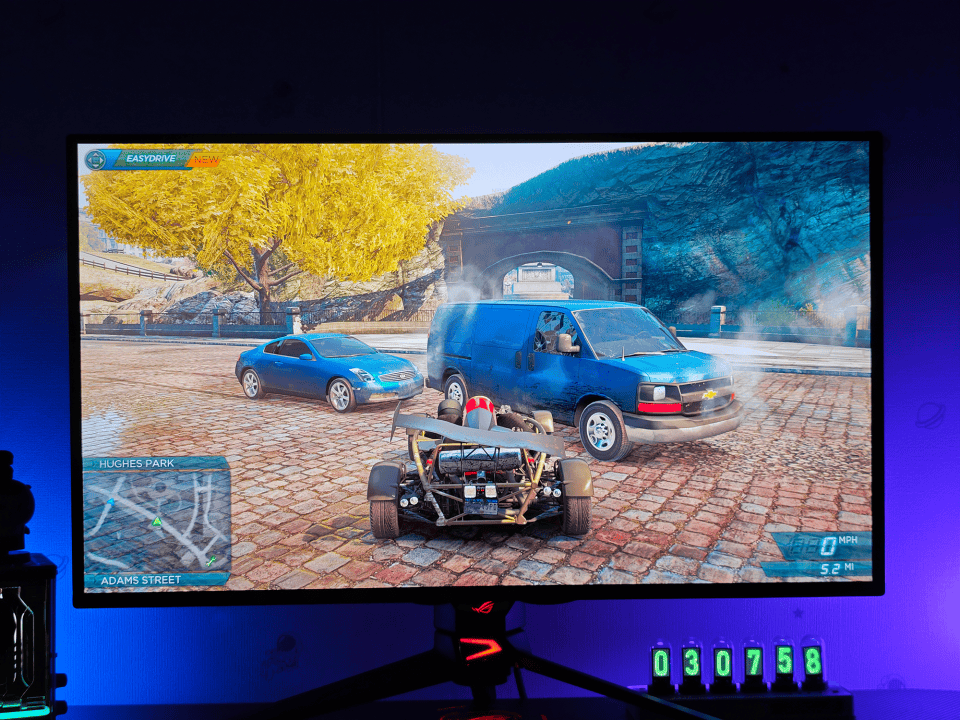This screenshot has height=720, width=960.
Task: Open the EasyDrive menu banner
Action: [x=152, y=159]
